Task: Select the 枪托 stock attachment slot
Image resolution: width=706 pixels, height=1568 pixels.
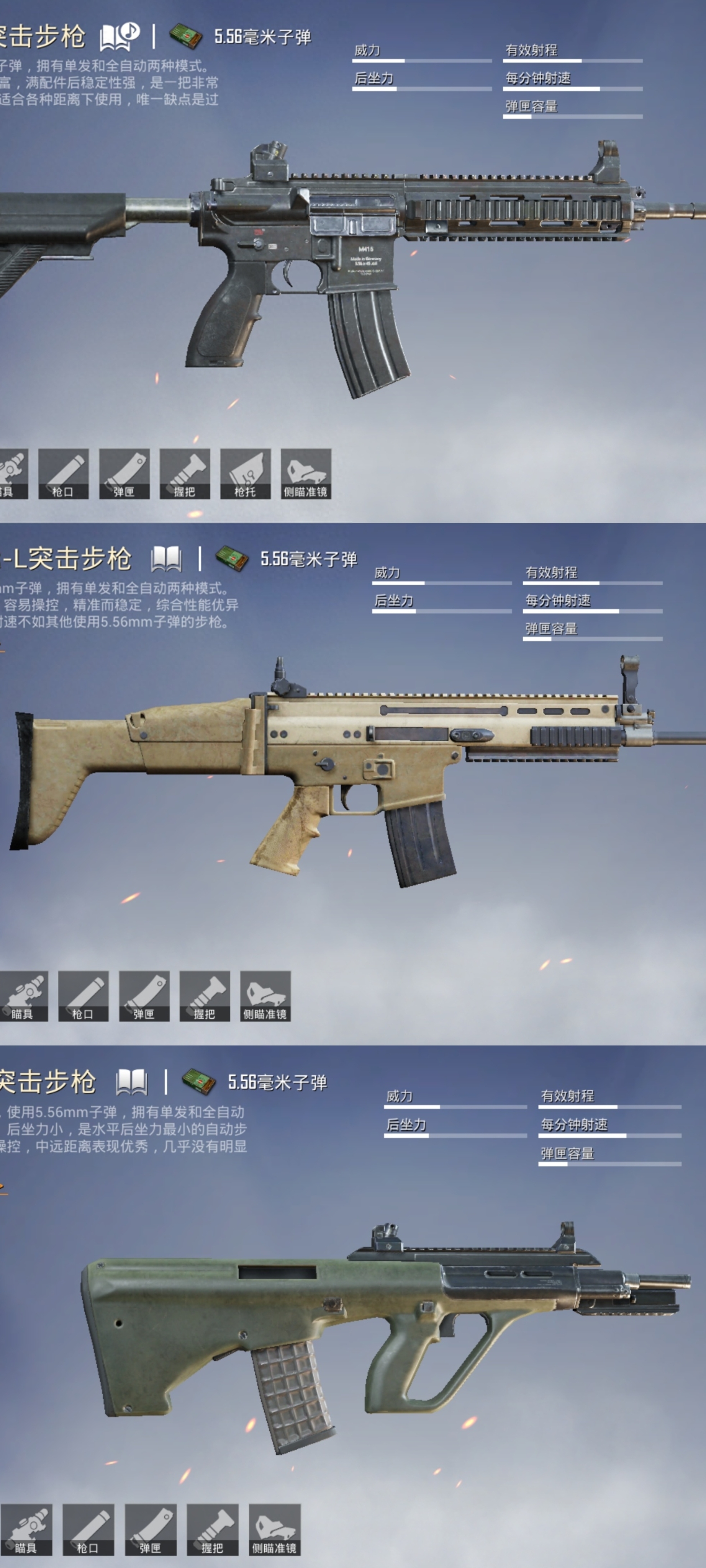Action: (x=245, y=474)
